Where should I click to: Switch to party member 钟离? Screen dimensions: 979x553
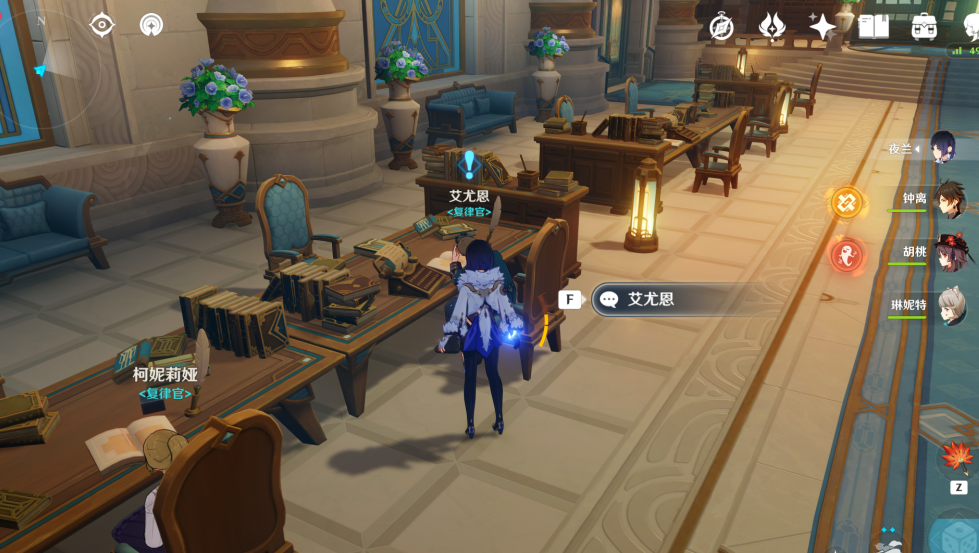click(948, 200)
